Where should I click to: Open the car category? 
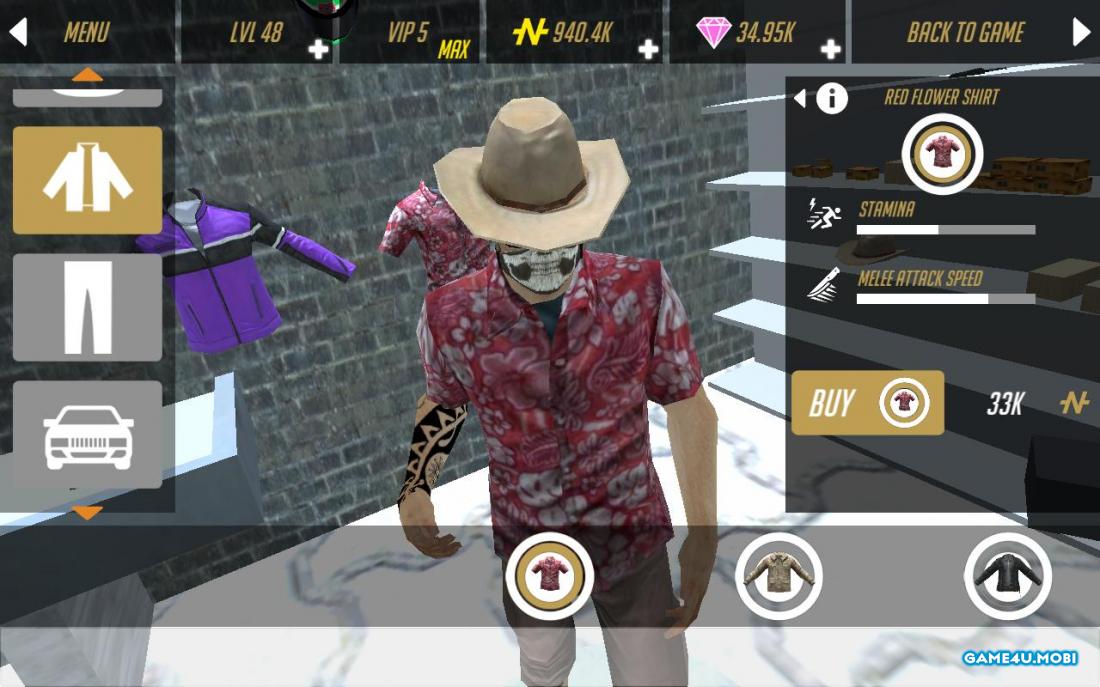(87, 434)
